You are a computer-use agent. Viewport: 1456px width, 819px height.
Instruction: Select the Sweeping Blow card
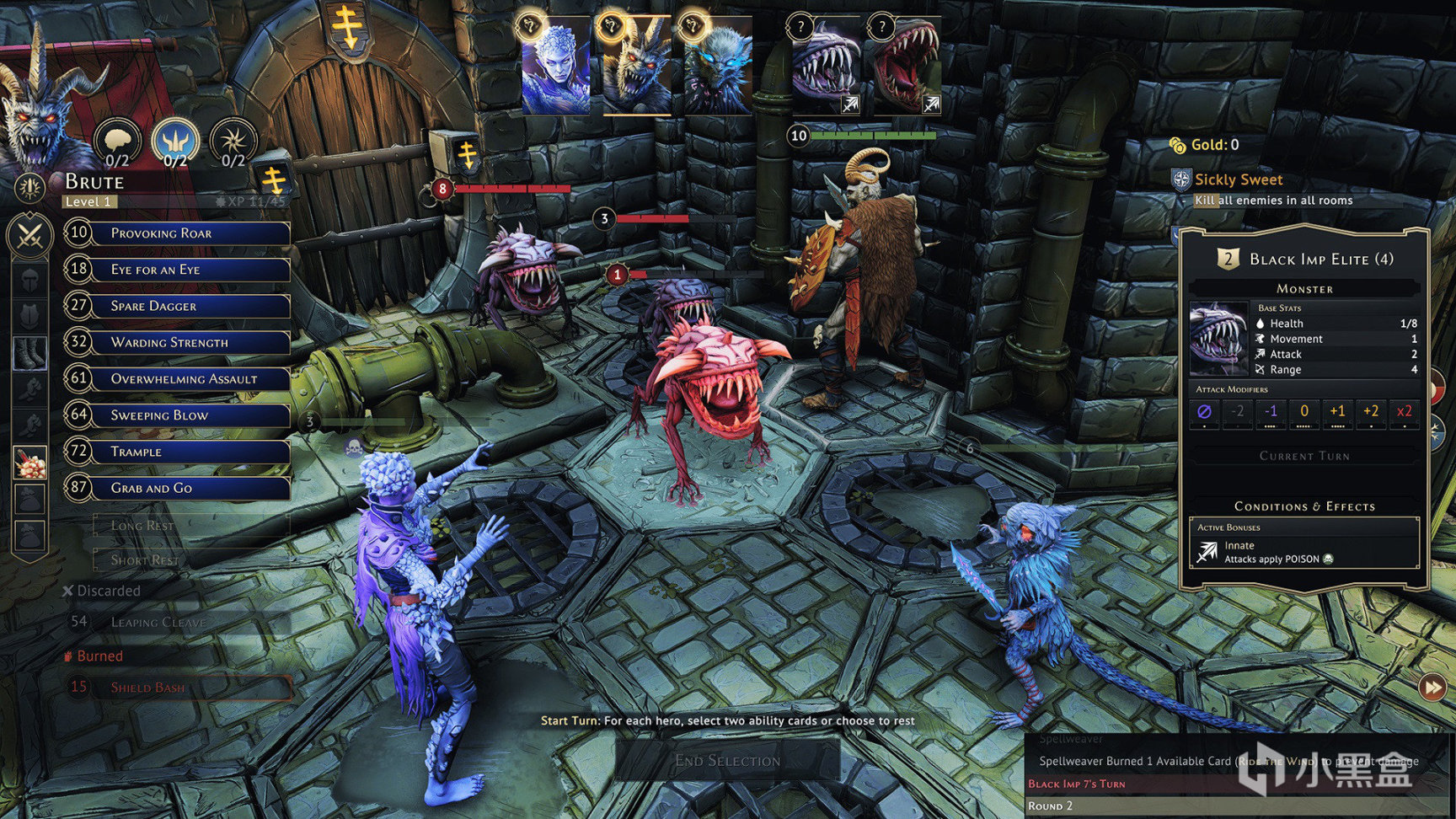pyautogui.click(x=190, y=415)
